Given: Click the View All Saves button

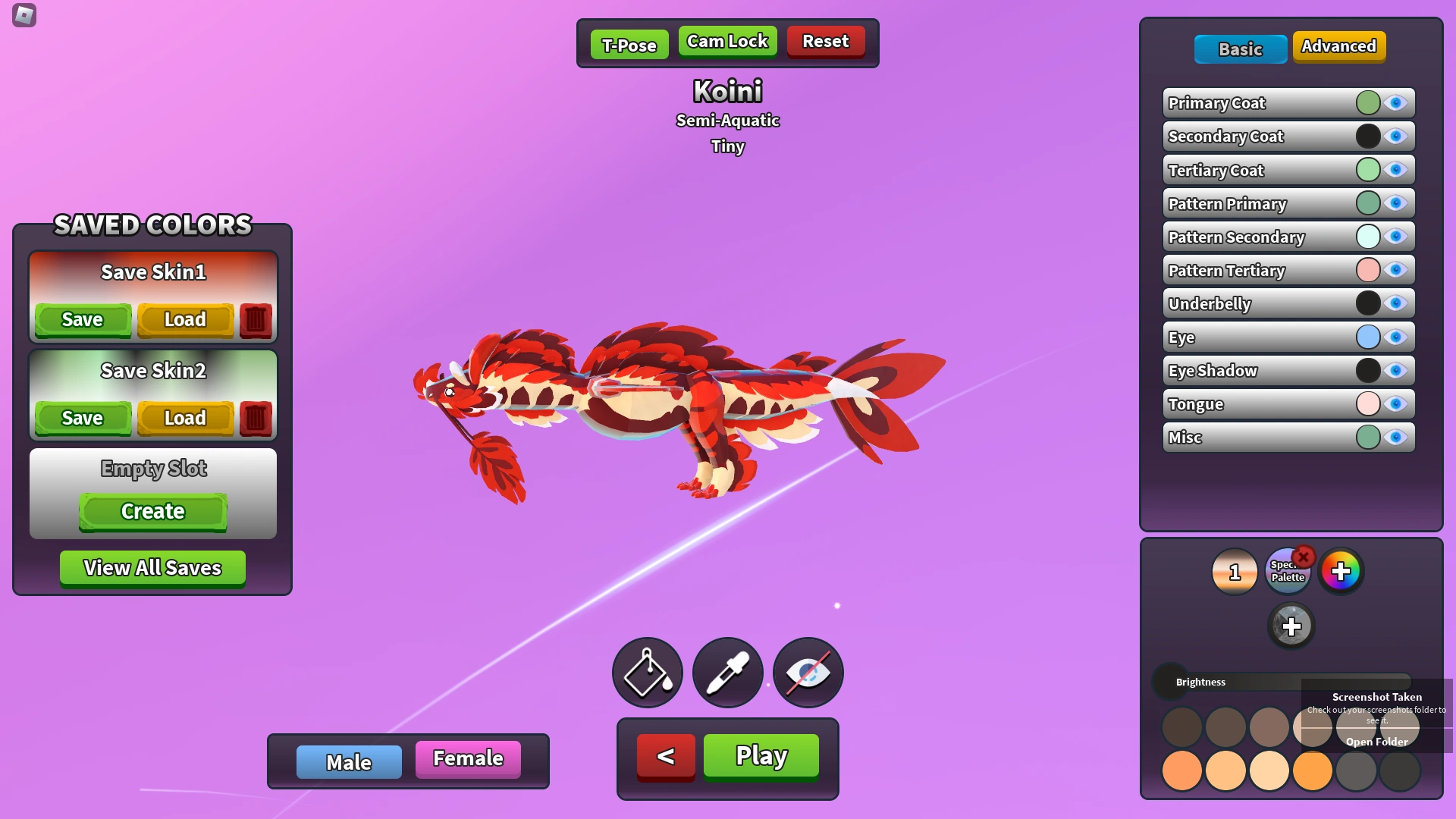Looking at the screenshot, I should [152, 568].
